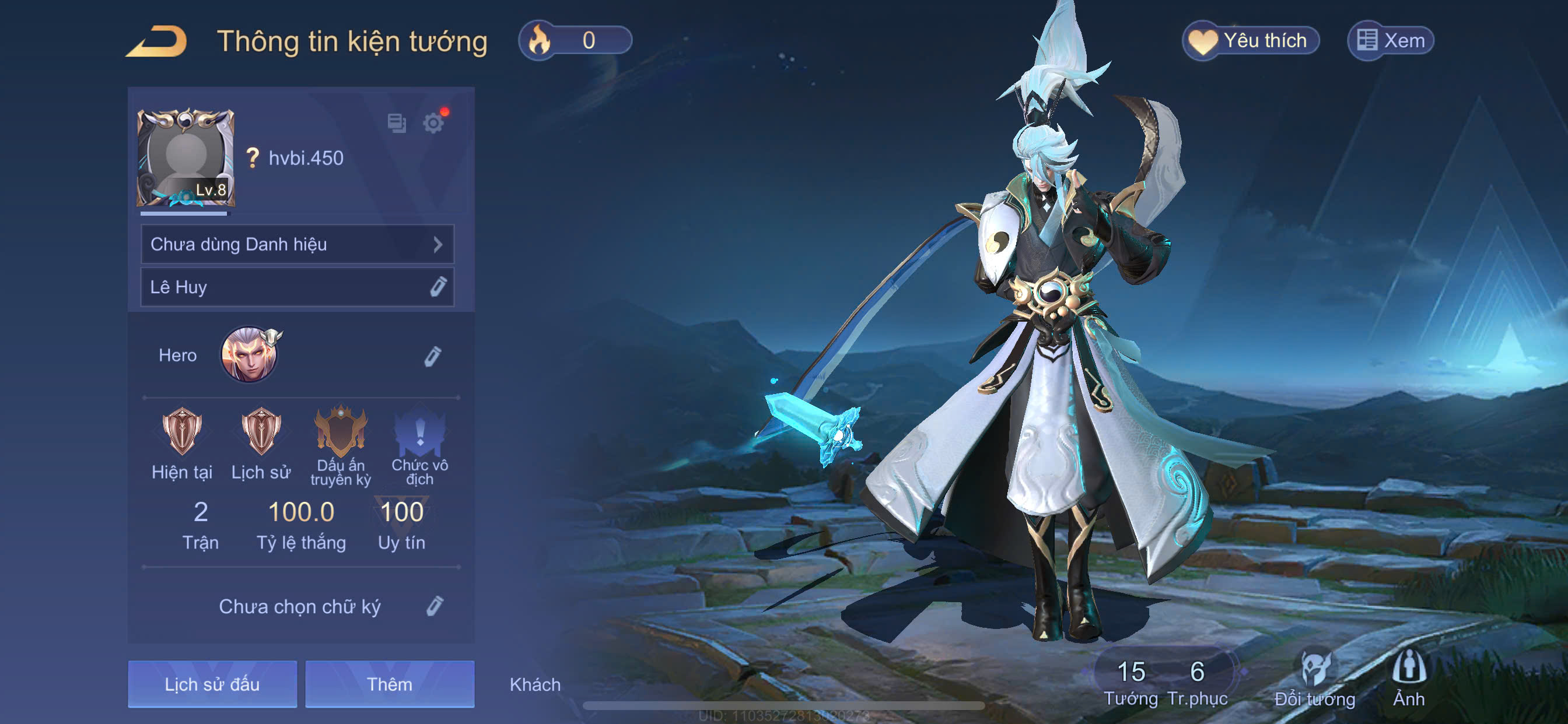Select the featured hero portrait

point(249,354)
